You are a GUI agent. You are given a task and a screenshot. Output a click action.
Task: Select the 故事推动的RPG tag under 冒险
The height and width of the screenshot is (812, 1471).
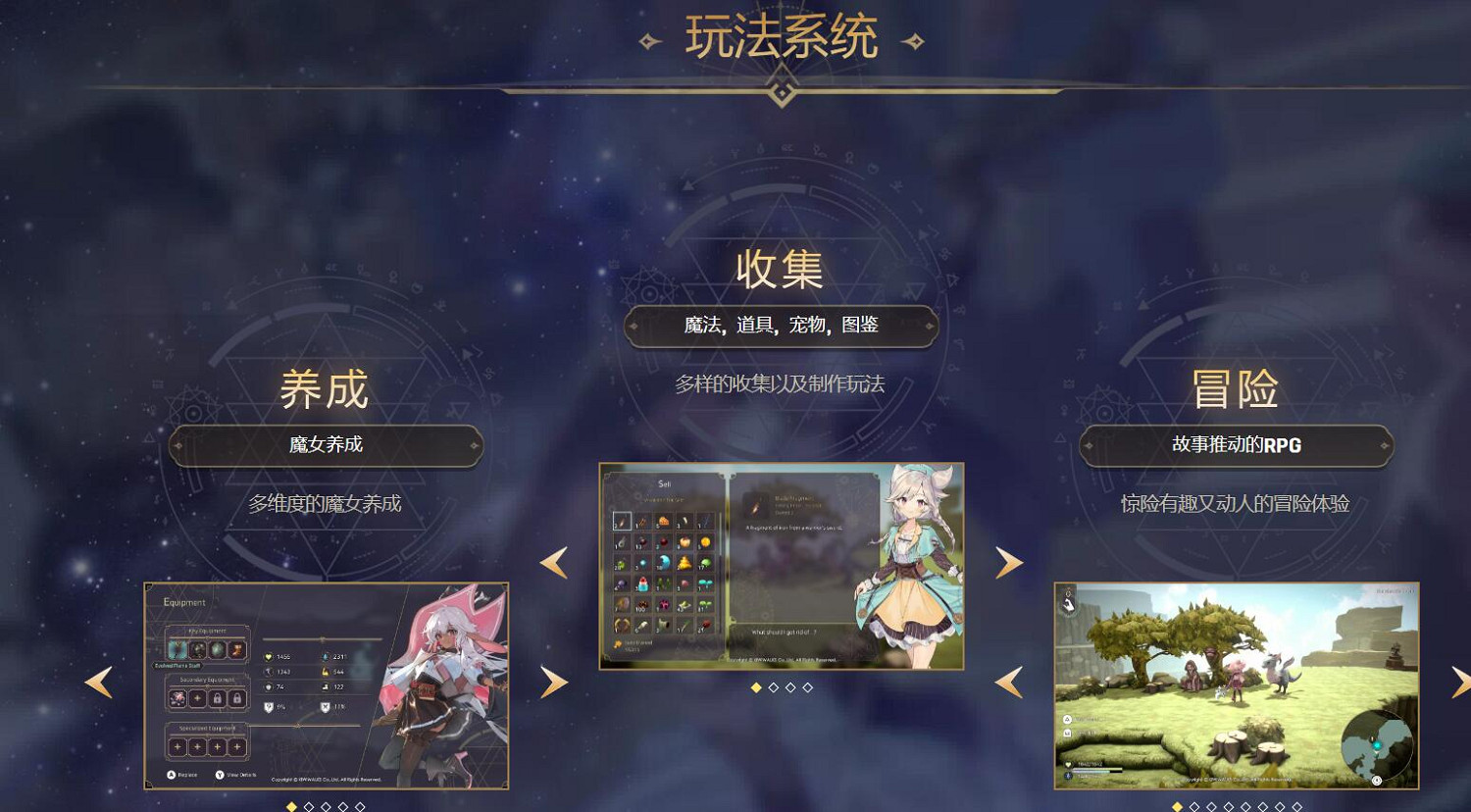1236,444
